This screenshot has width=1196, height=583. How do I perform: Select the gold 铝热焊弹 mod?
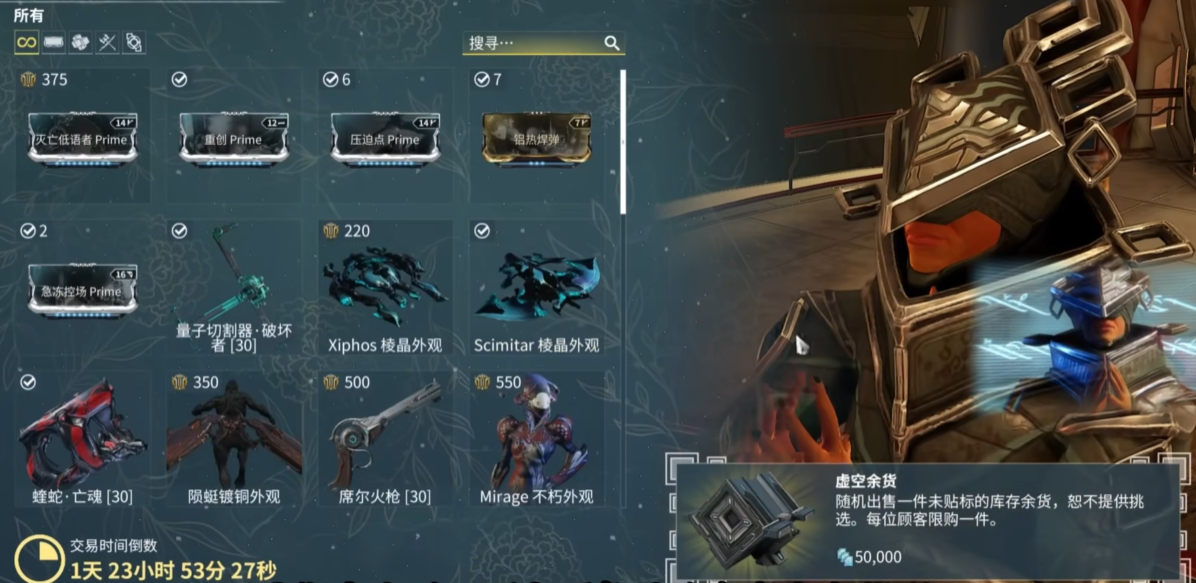536,137
